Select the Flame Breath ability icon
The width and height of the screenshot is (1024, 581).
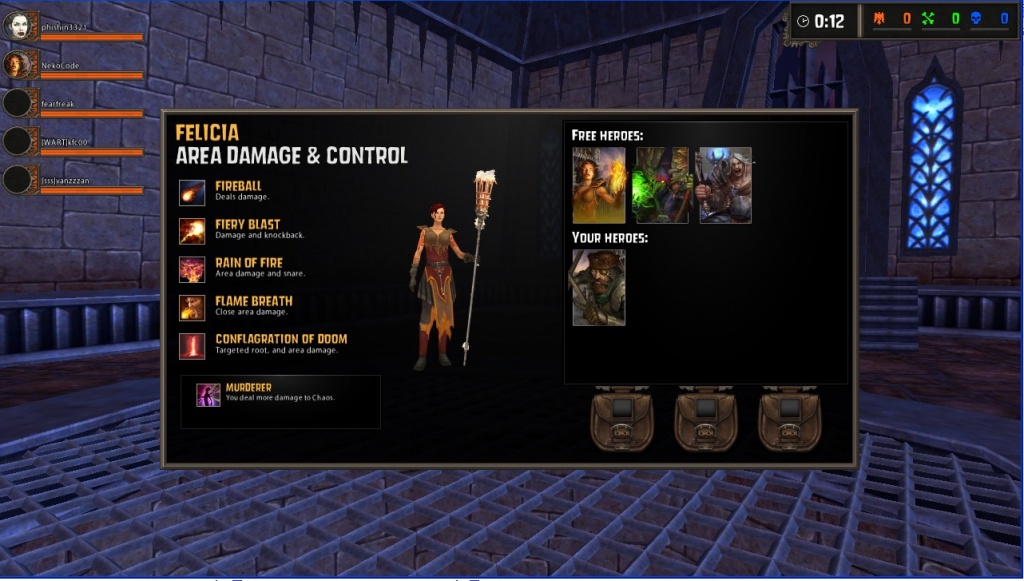(x=192, y=308)
